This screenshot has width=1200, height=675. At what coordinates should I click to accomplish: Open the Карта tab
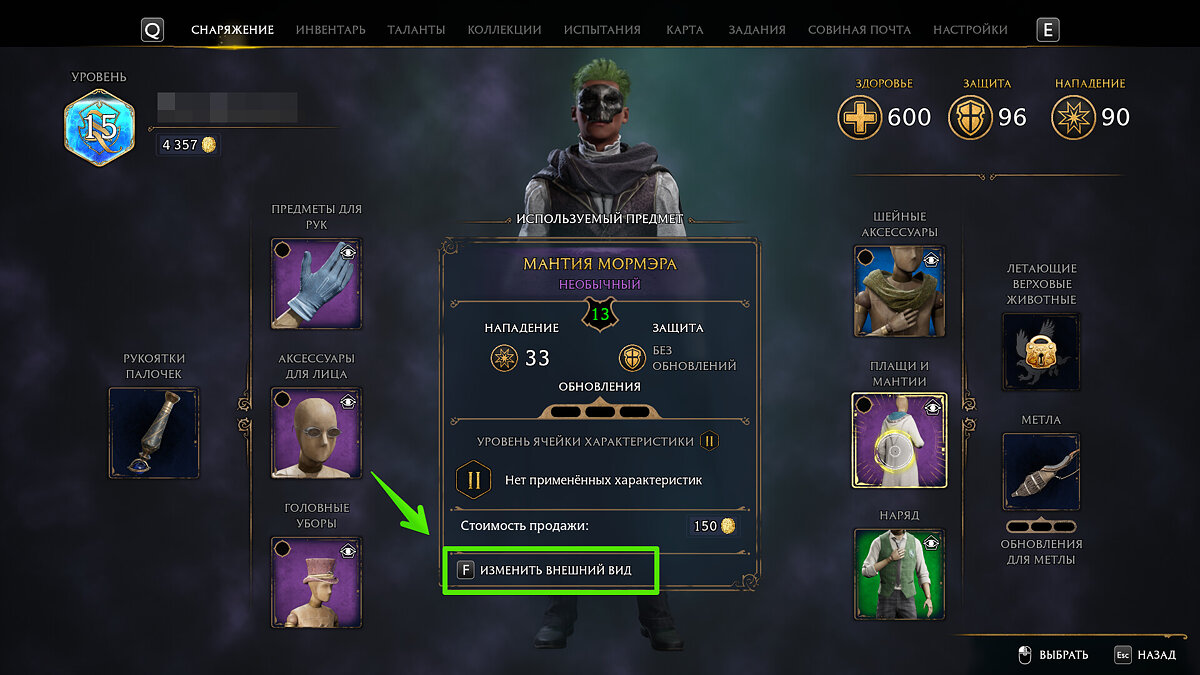tap(685, 30)
